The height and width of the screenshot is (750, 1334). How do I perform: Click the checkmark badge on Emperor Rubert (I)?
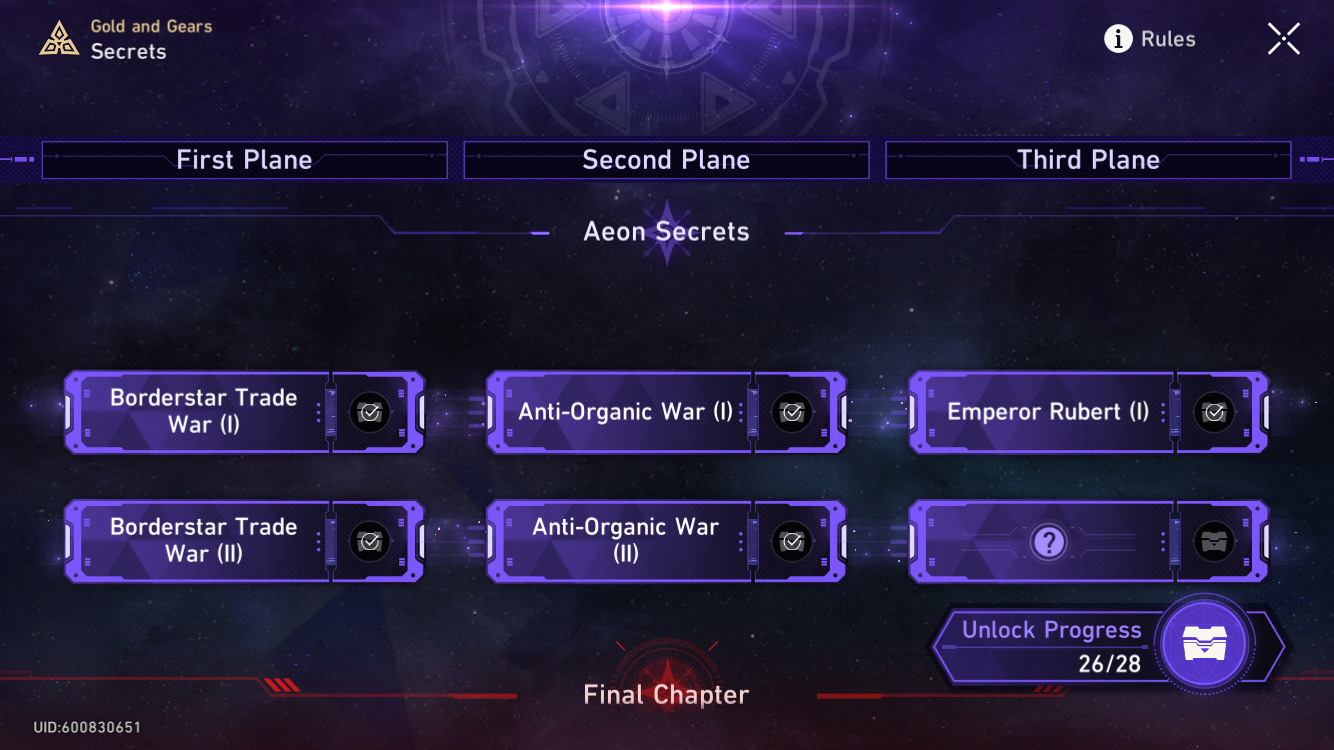pos(1215,412)
